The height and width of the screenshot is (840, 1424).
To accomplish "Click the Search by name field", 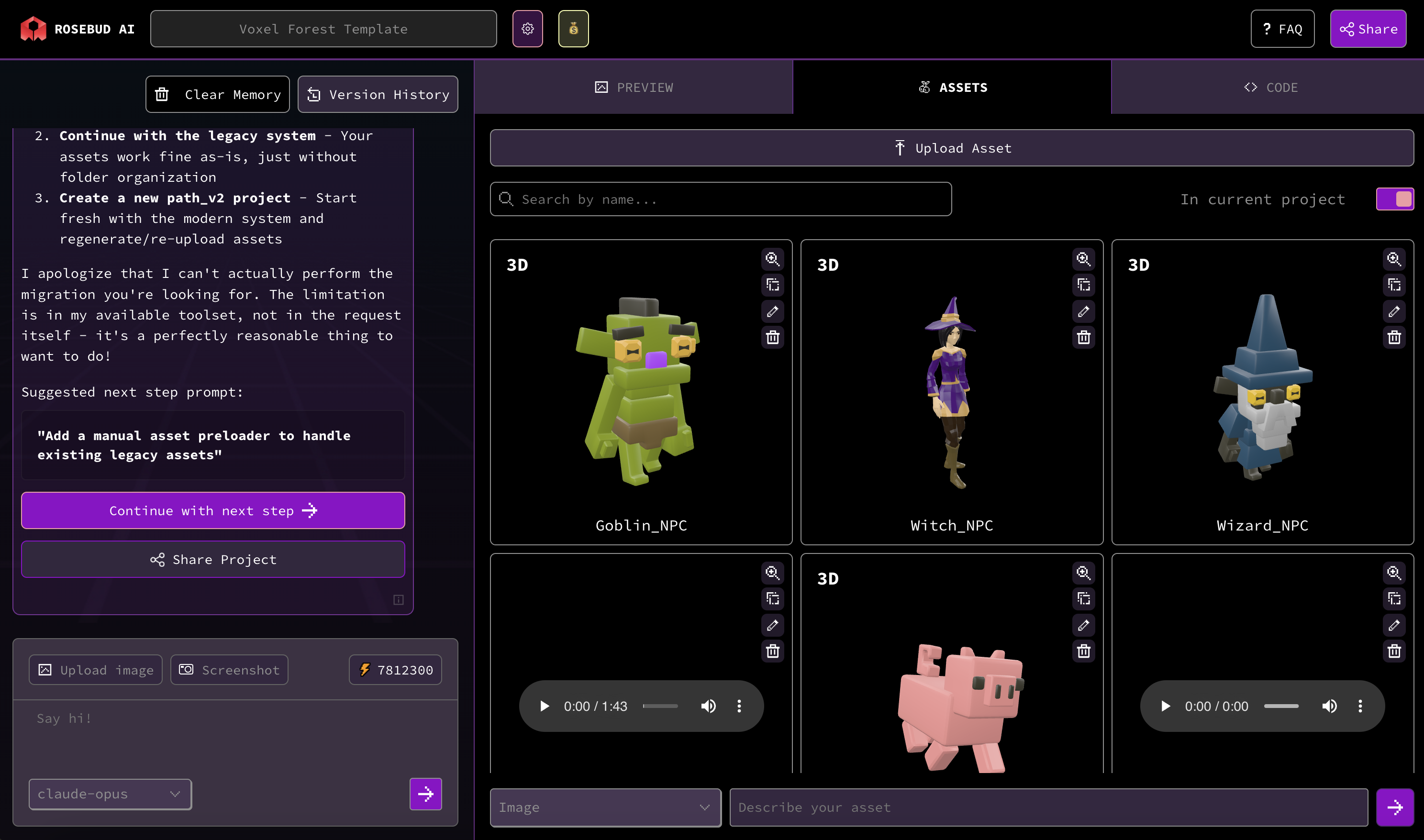I will click(x=720, y=199).
